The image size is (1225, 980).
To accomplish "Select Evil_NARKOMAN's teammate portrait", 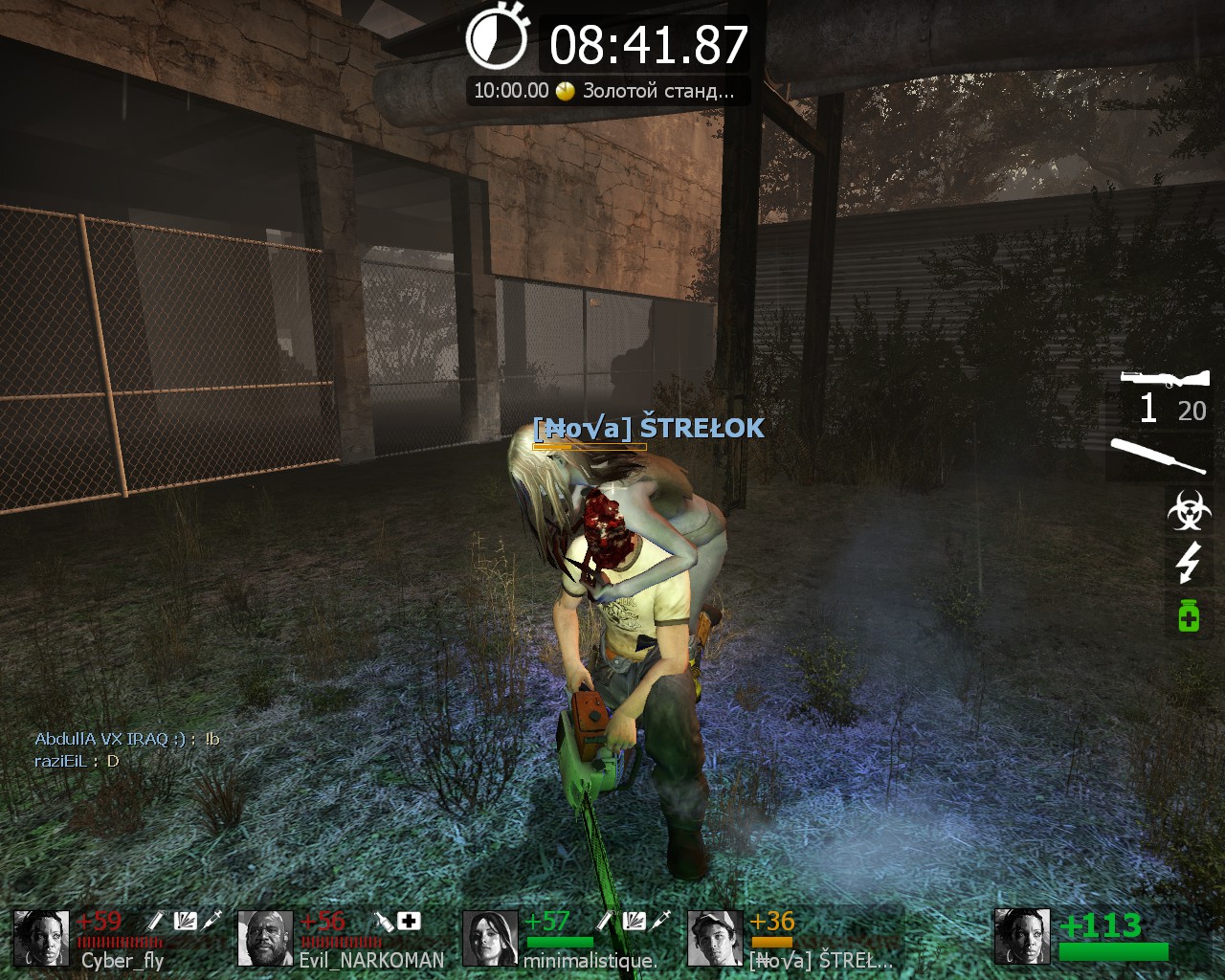I will tap(265, 938).
